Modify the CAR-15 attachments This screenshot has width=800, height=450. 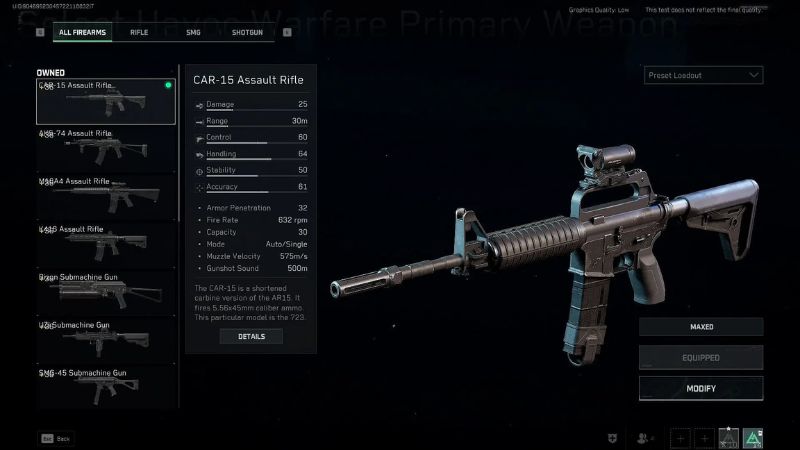tap(701, 388)
